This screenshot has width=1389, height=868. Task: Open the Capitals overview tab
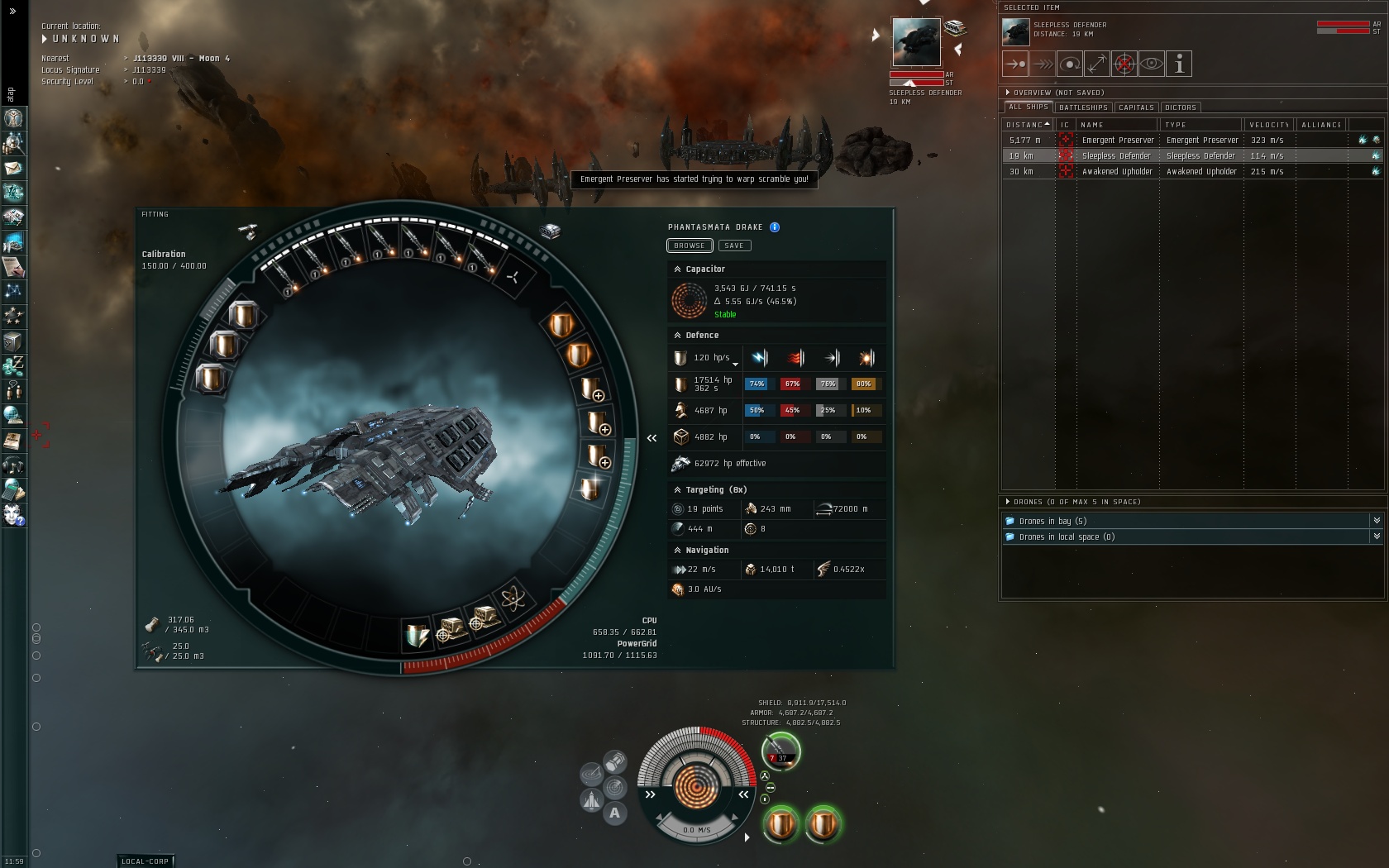[1136, 107]
